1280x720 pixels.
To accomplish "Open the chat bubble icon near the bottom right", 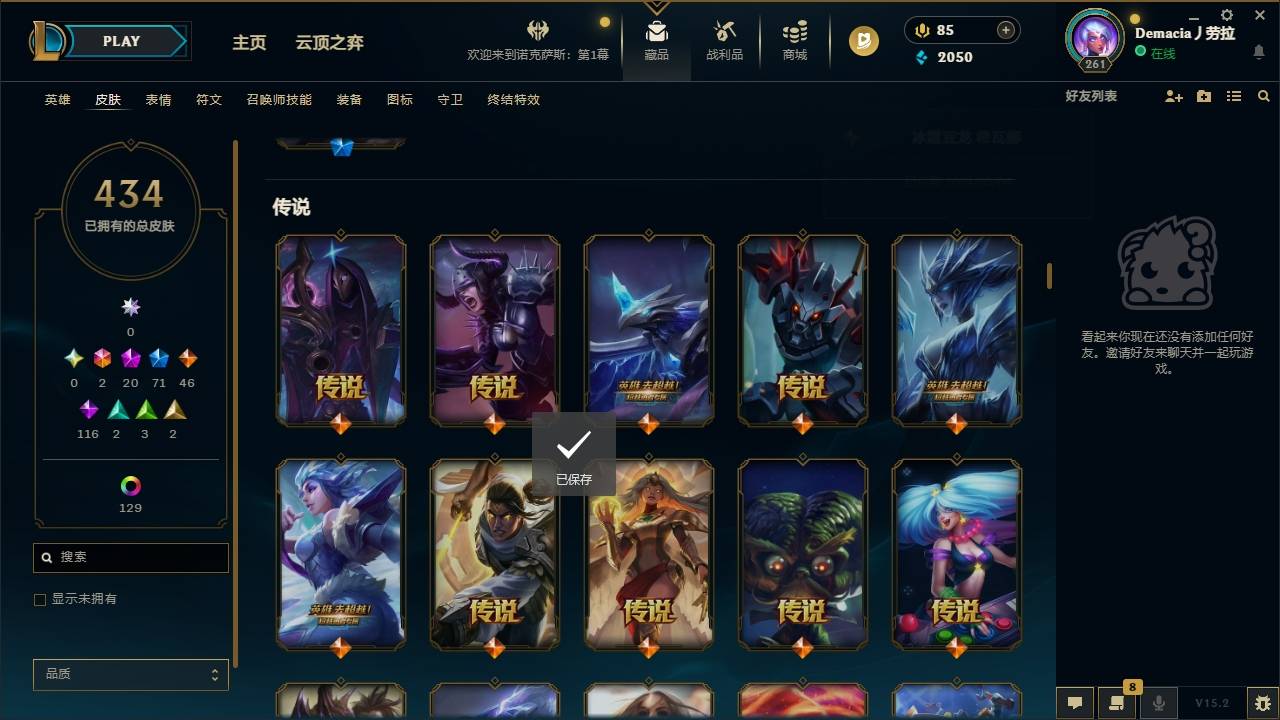I will (1074, 703).
